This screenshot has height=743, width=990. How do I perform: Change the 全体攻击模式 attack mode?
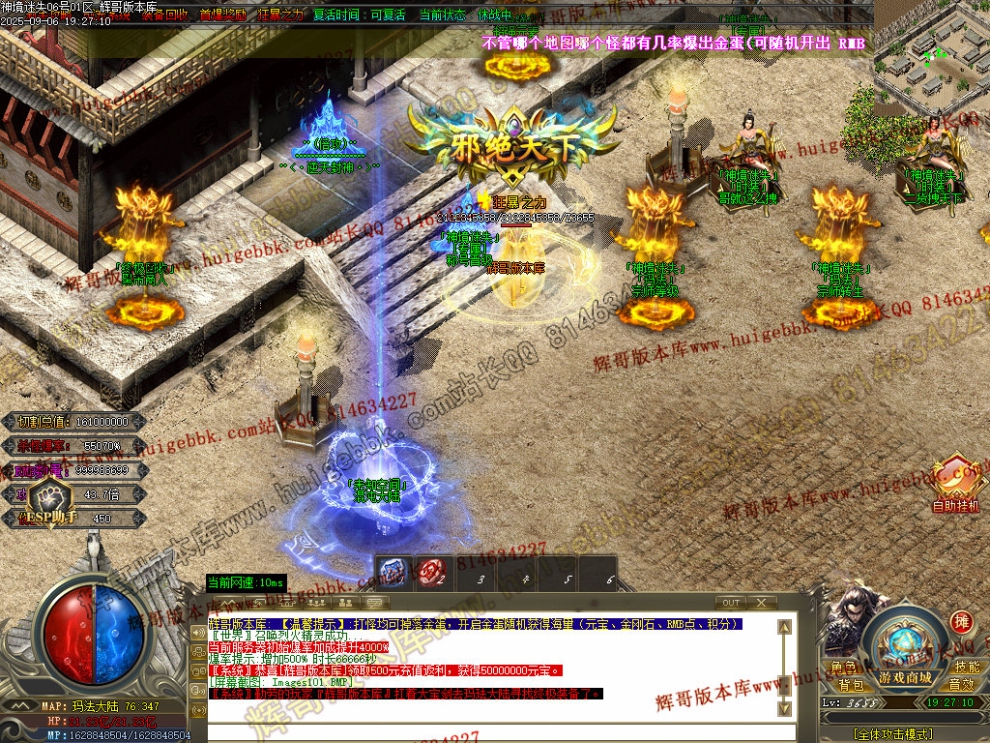[893, 734]
